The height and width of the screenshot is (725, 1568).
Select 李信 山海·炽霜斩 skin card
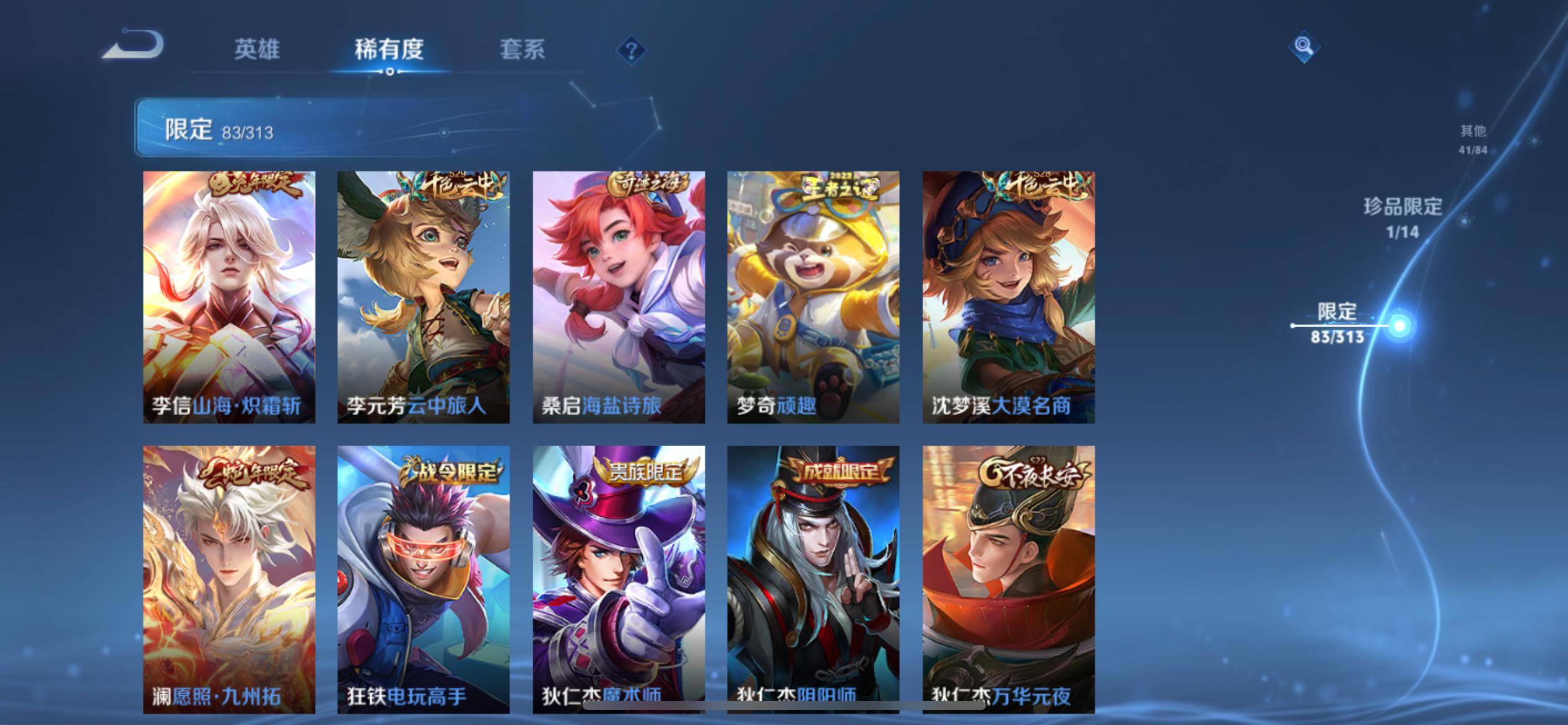point(229,297)
